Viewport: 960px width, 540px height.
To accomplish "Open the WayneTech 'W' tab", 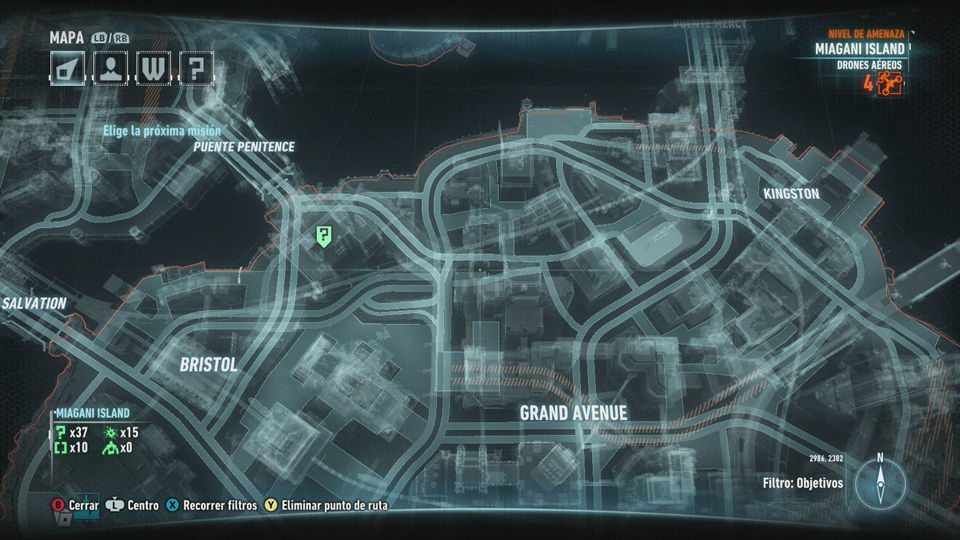I will tap(153, 68).
